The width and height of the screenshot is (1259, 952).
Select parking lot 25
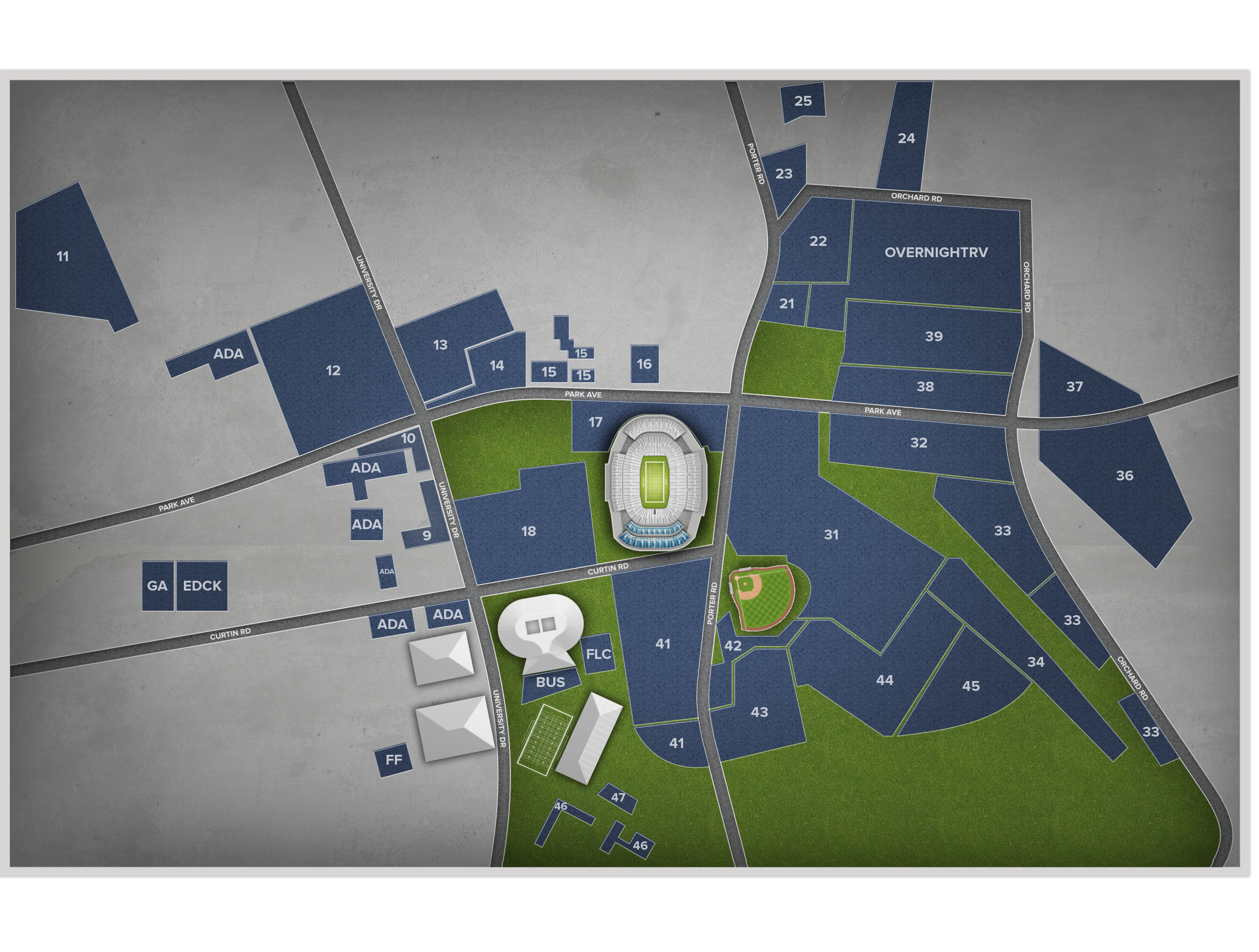pyautogui.click(x=803, y=101)
